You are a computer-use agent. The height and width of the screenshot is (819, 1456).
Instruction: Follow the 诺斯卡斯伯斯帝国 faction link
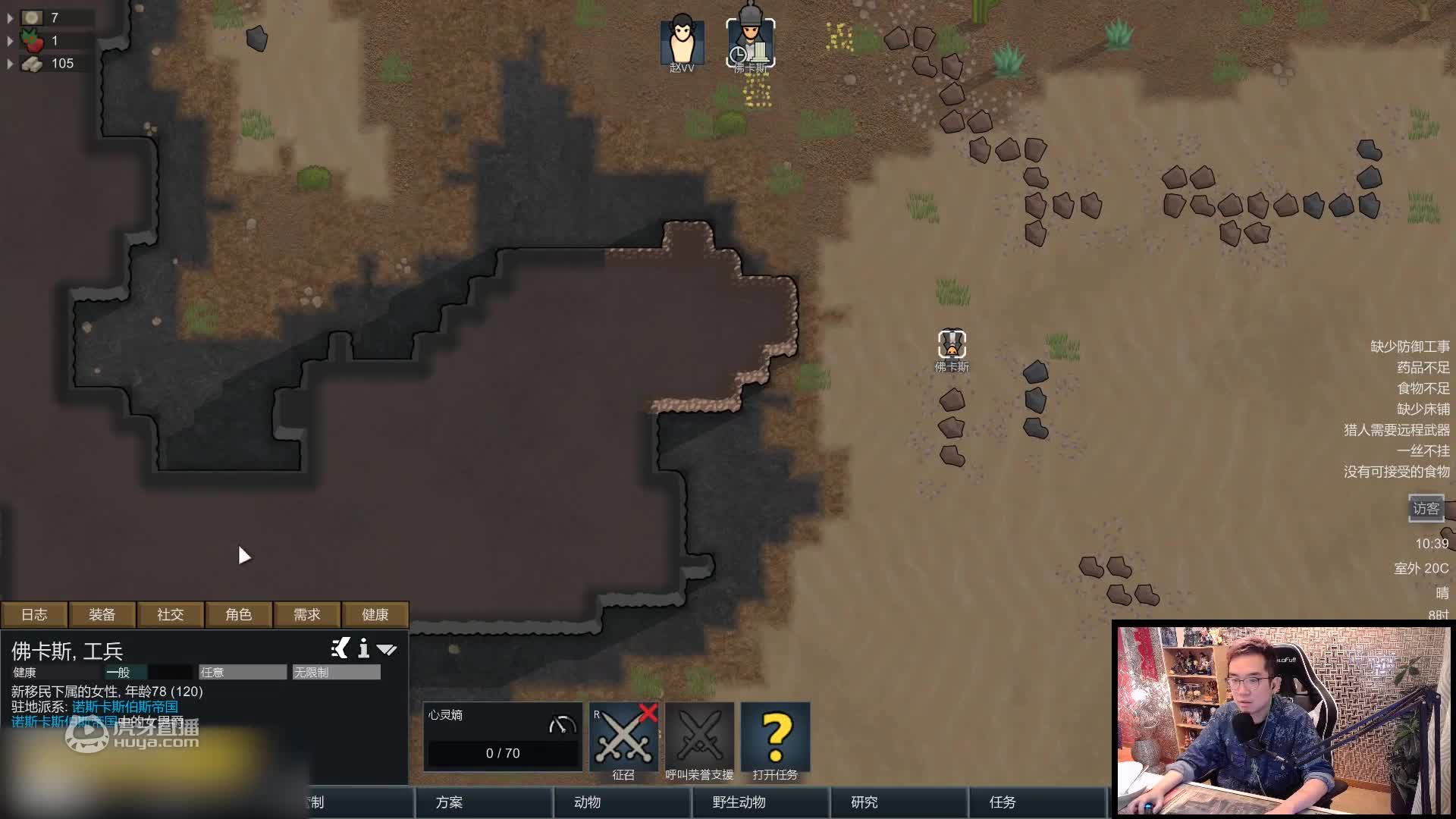(x=125, y=707)
